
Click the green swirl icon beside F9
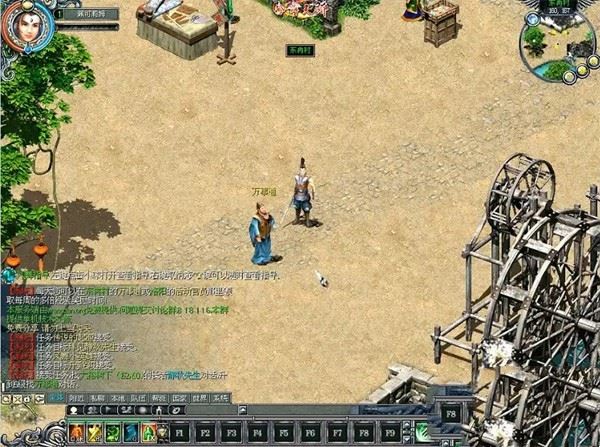pos(422,433)
